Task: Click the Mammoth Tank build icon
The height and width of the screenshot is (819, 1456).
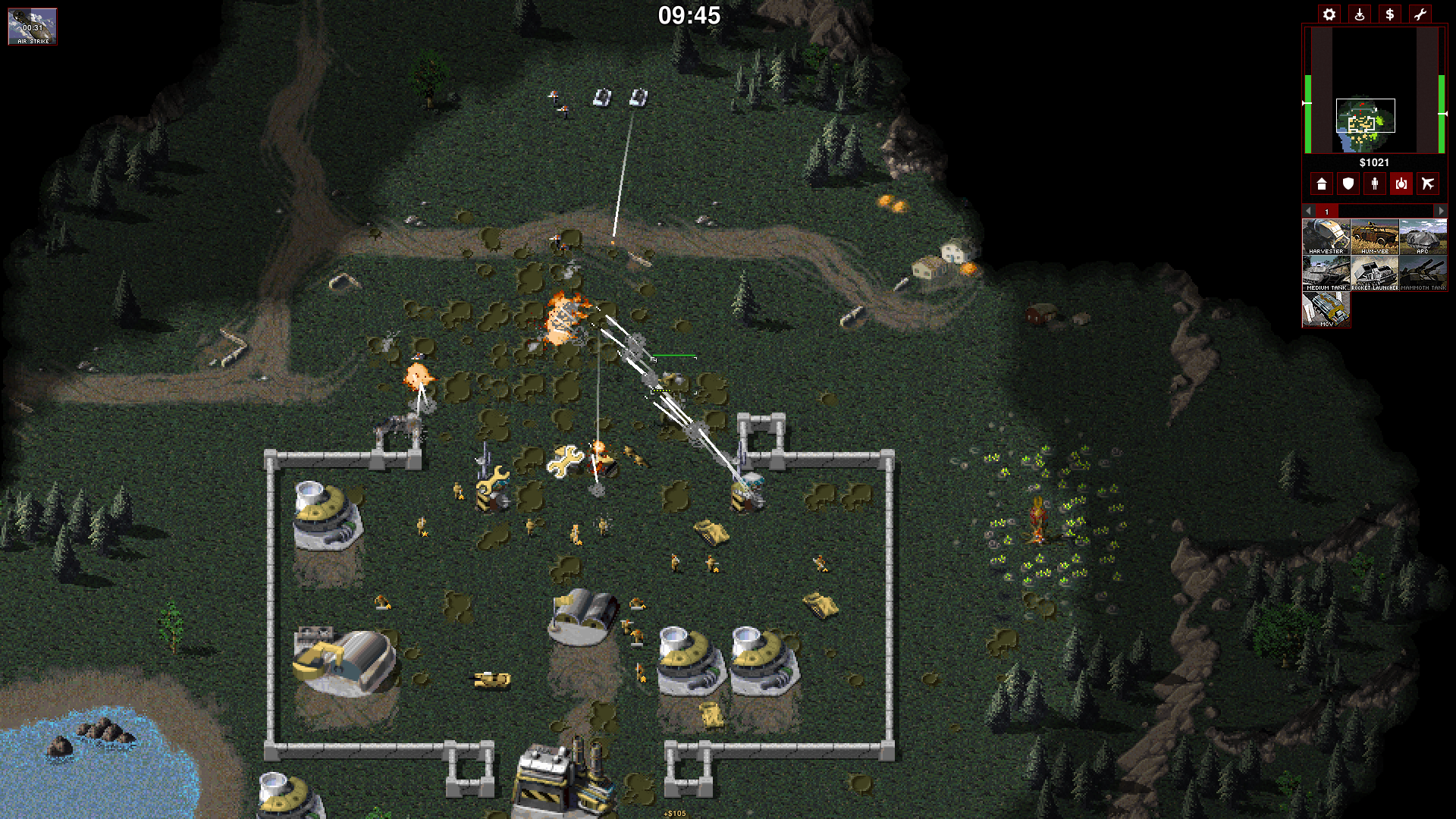Action: point(1423,273)
